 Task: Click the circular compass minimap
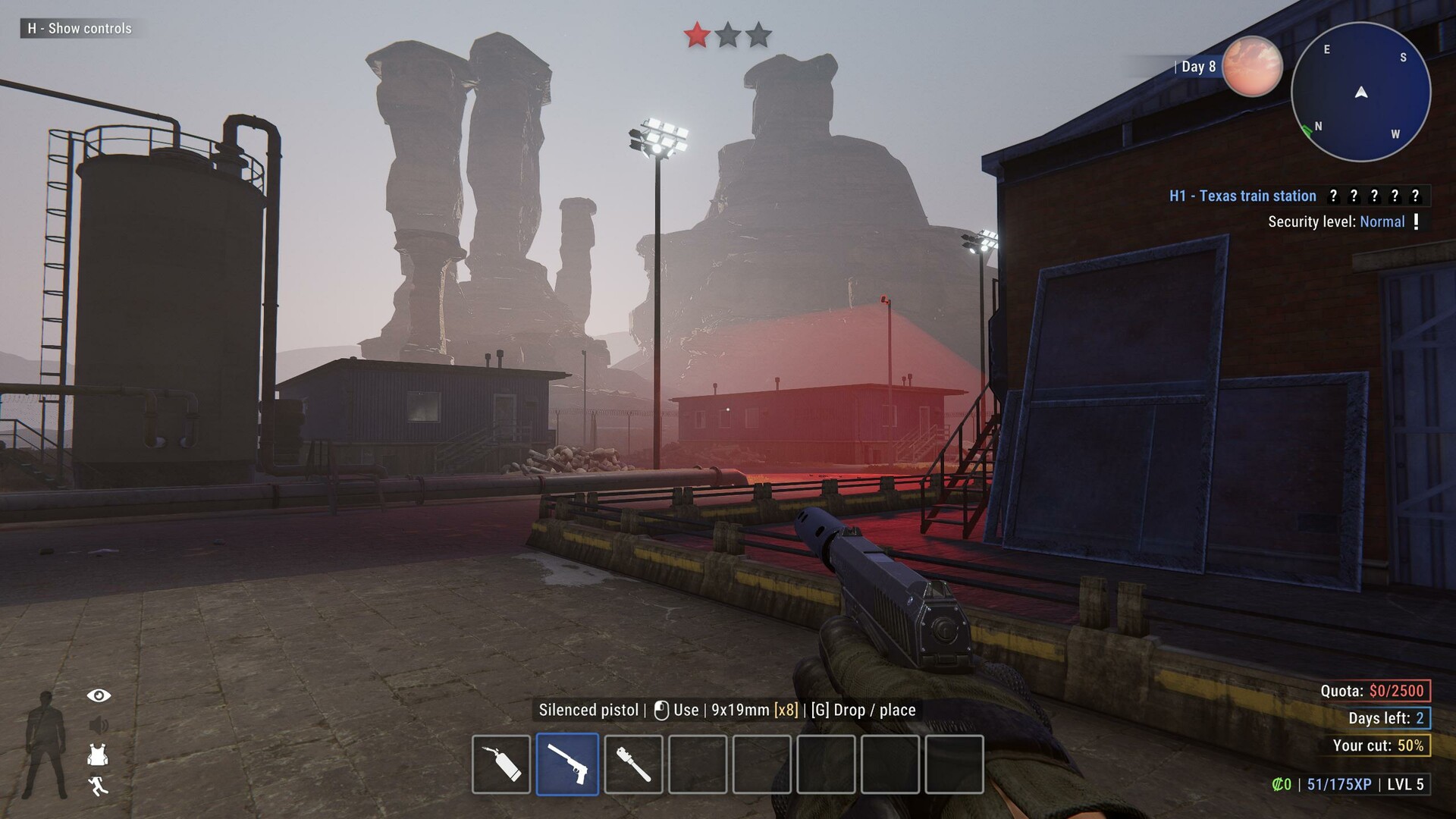(1360, 93)
